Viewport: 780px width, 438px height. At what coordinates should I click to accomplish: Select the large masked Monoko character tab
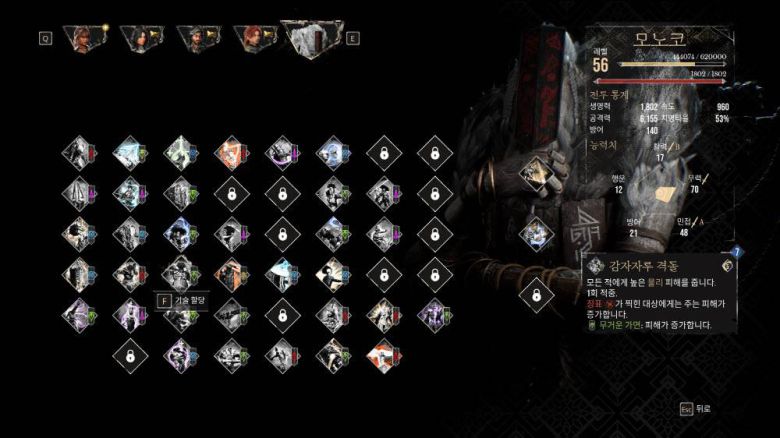[x=311, y=36]
